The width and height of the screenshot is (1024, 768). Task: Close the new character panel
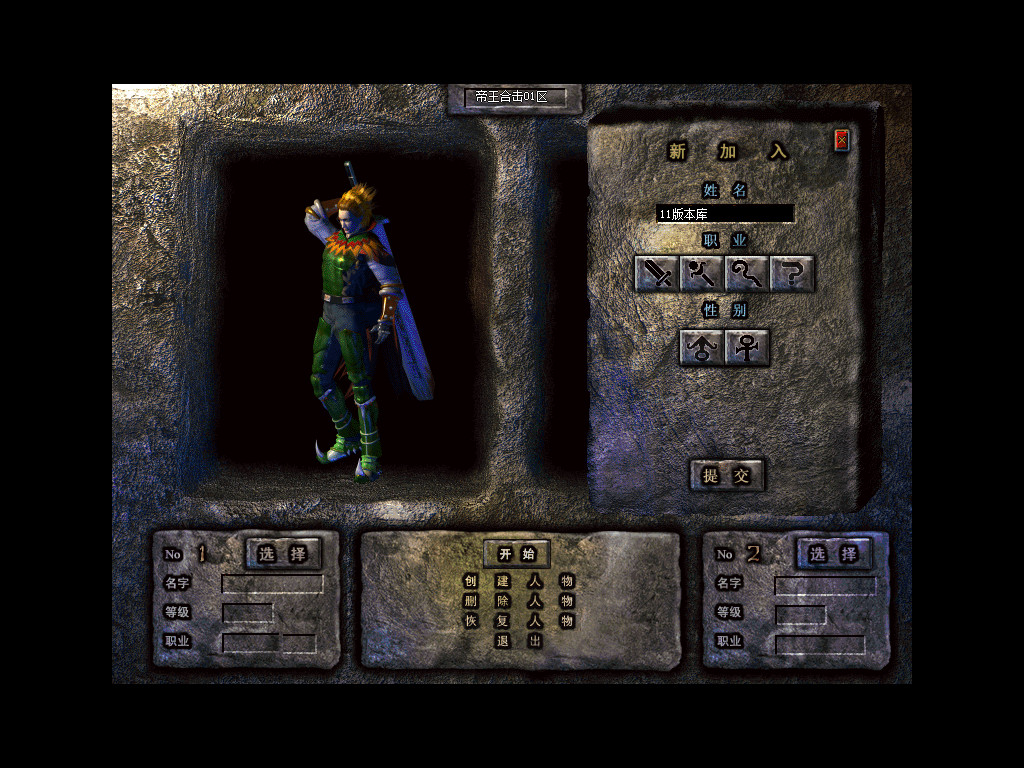[841, 141]
